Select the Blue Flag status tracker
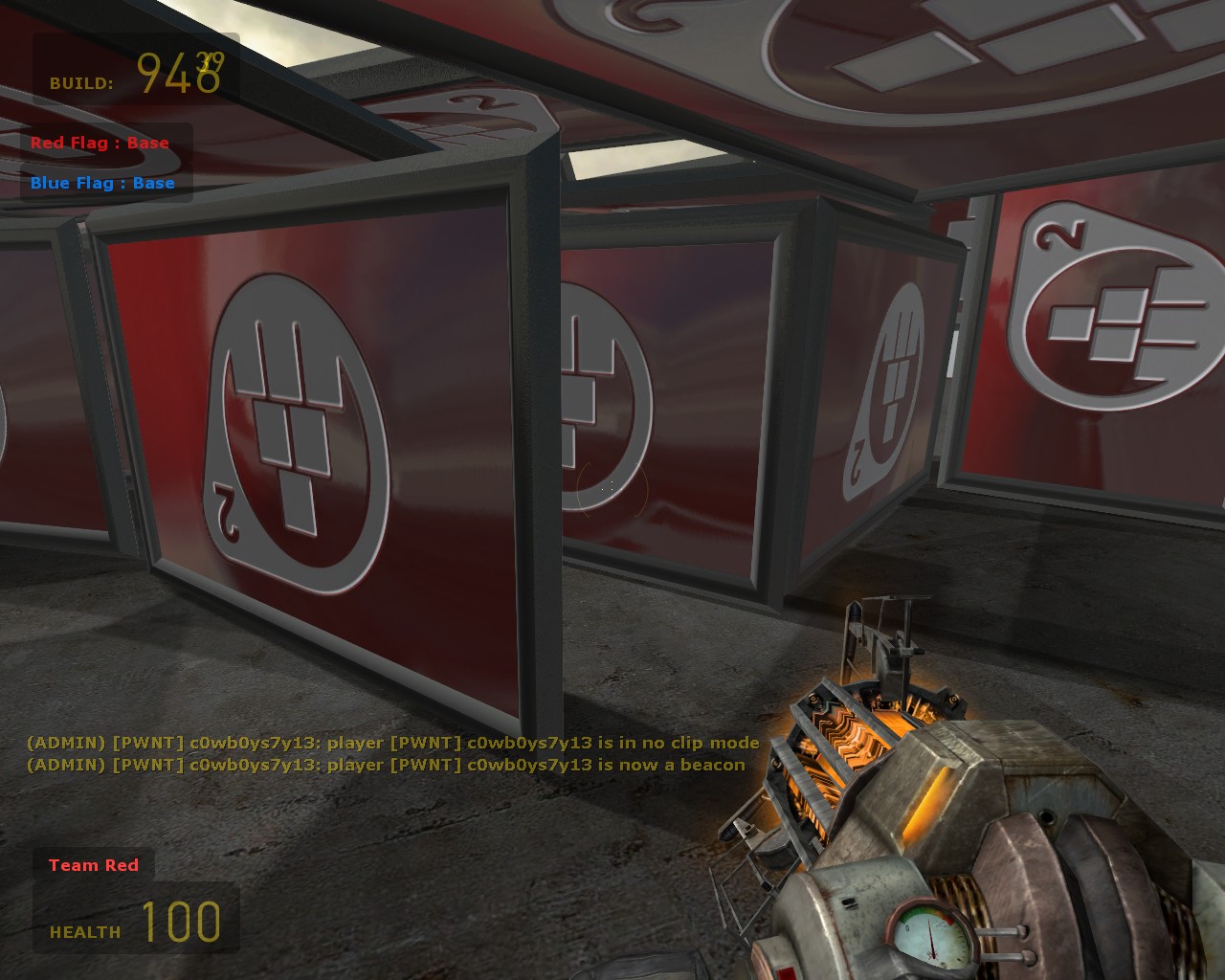The height and width of the screenshot is (980, 1225). click(x=102, y=184)
